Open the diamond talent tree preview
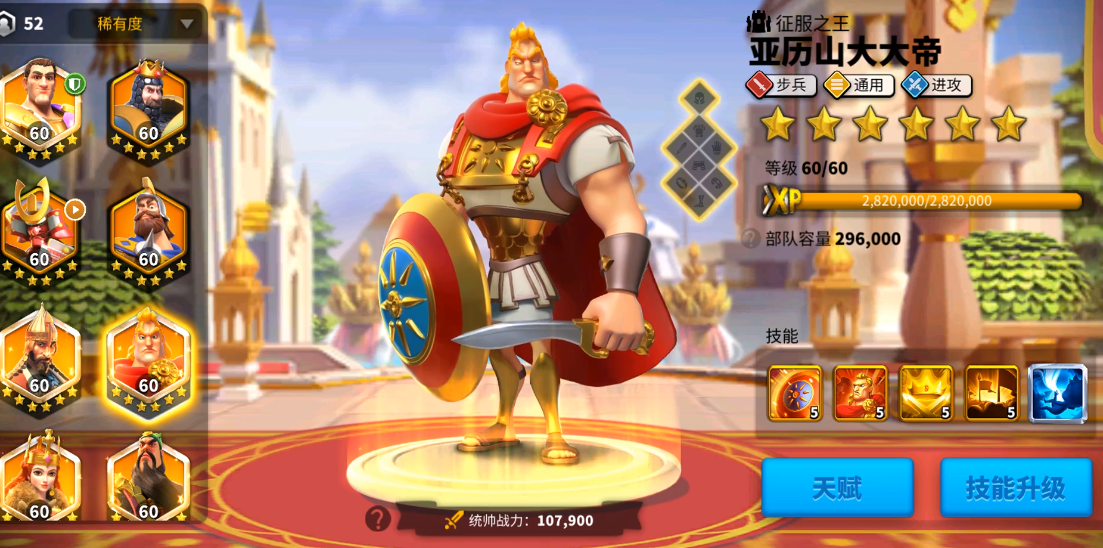The image size is (1103, 548). [699, 151]
